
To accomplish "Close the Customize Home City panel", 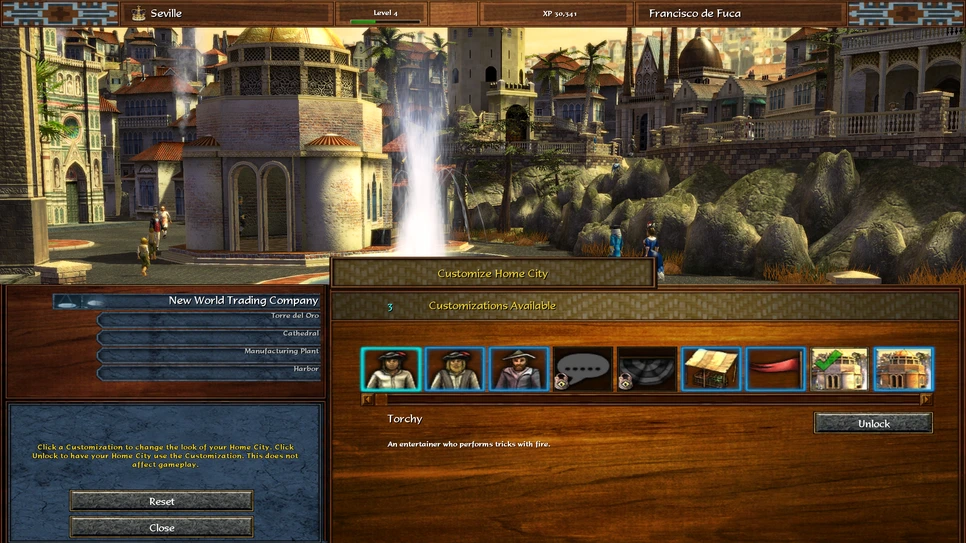I will click(x=161, y=527).
